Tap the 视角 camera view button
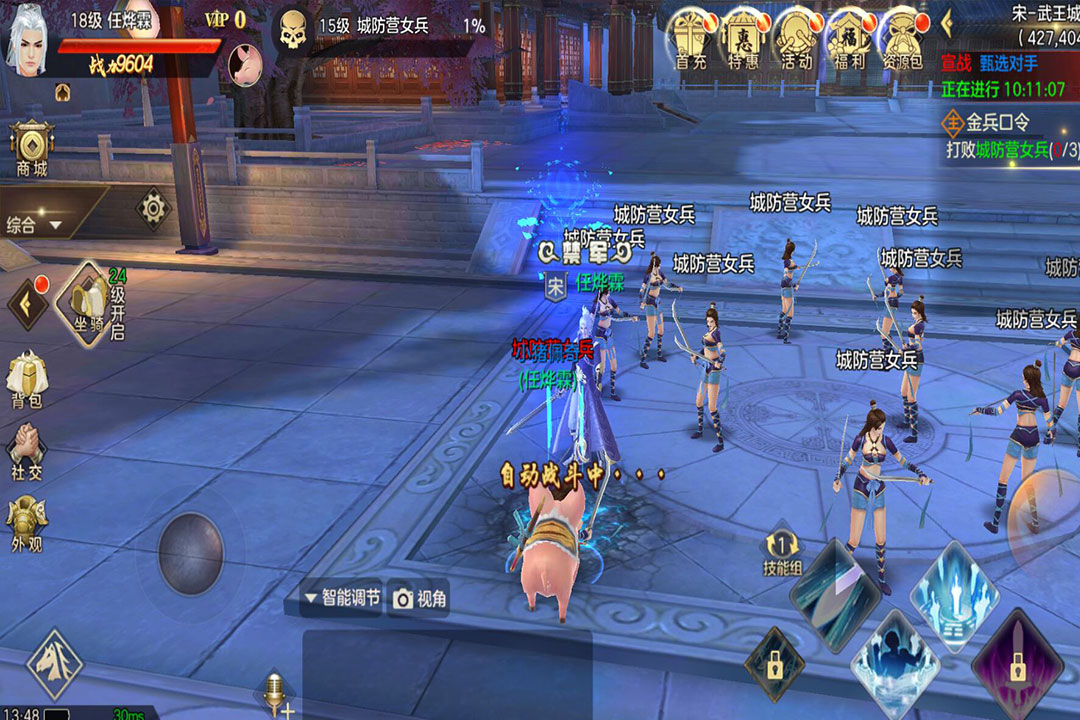 (420, 598)
